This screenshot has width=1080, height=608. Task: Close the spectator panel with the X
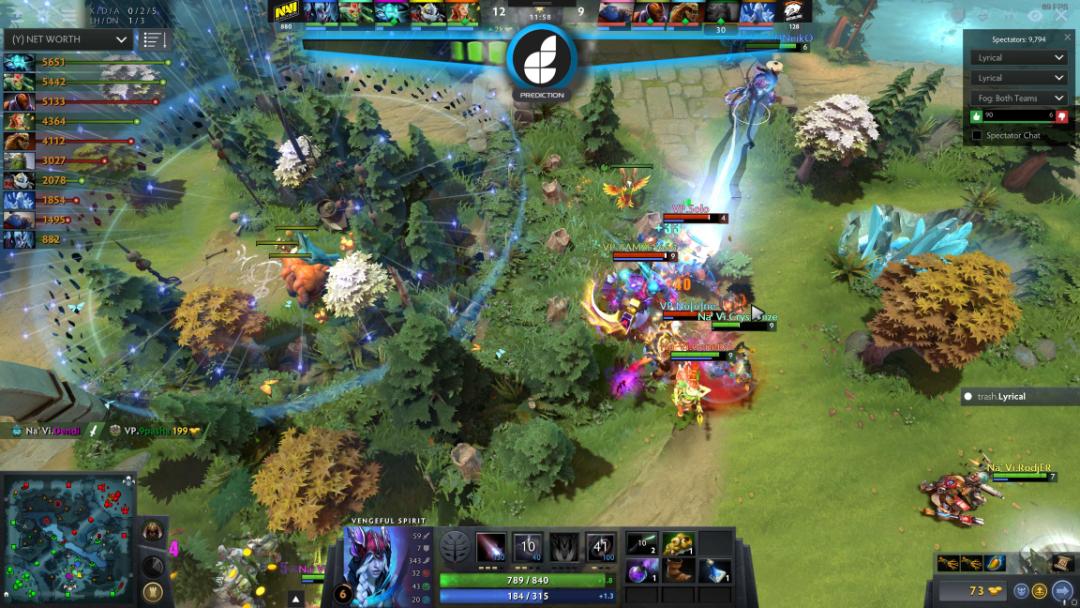point(1067,37)
